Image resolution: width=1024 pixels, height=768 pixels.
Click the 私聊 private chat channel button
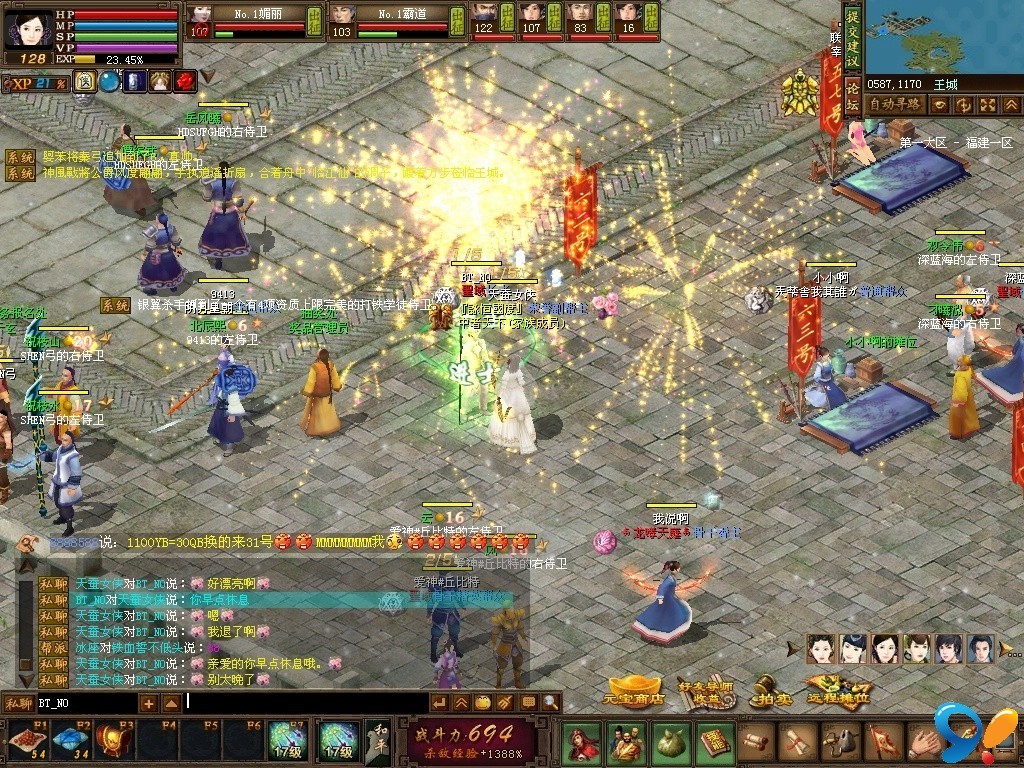(18, 703)
